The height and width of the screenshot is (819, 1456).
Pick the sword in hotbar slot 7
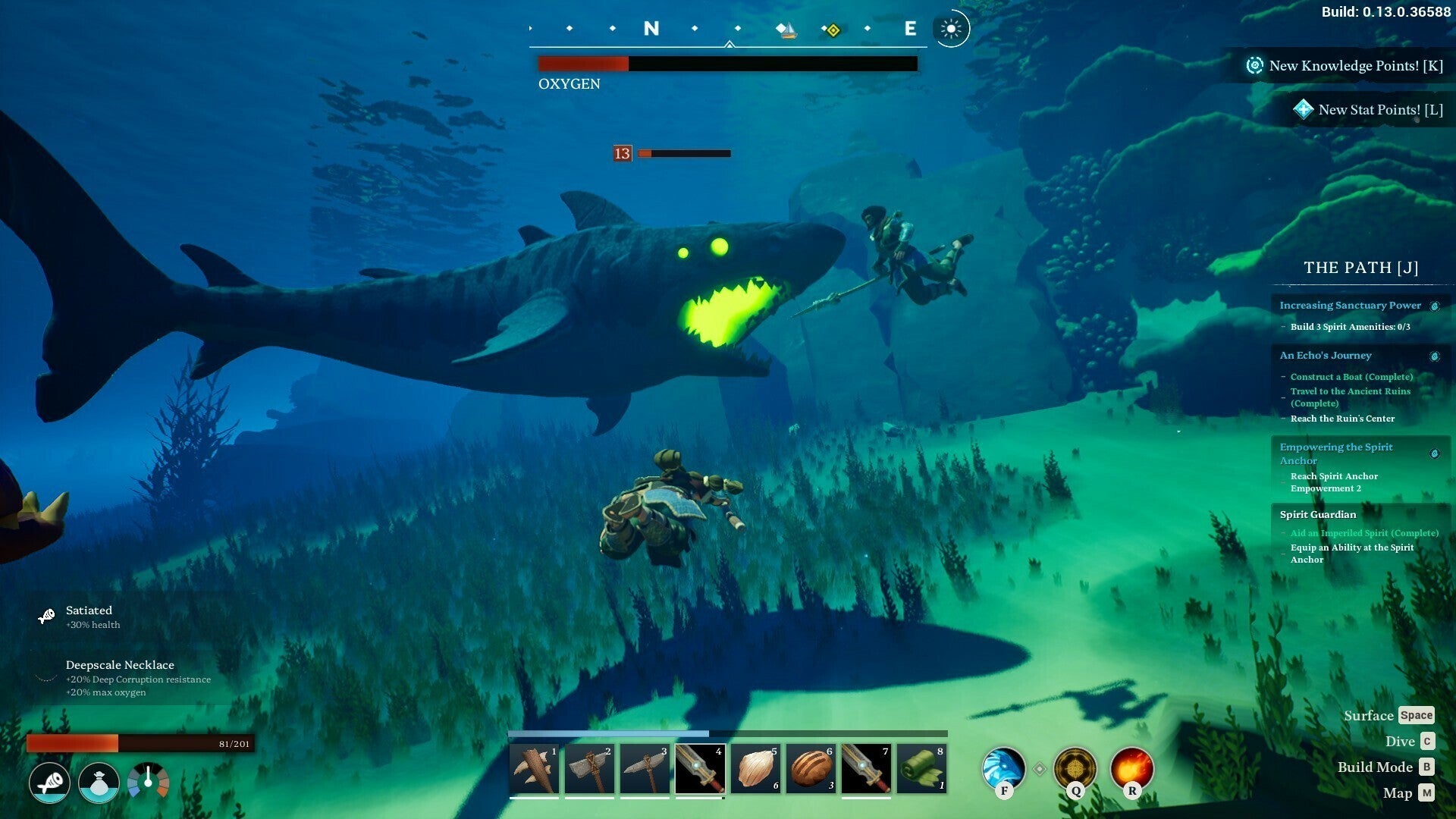[866, 769]
